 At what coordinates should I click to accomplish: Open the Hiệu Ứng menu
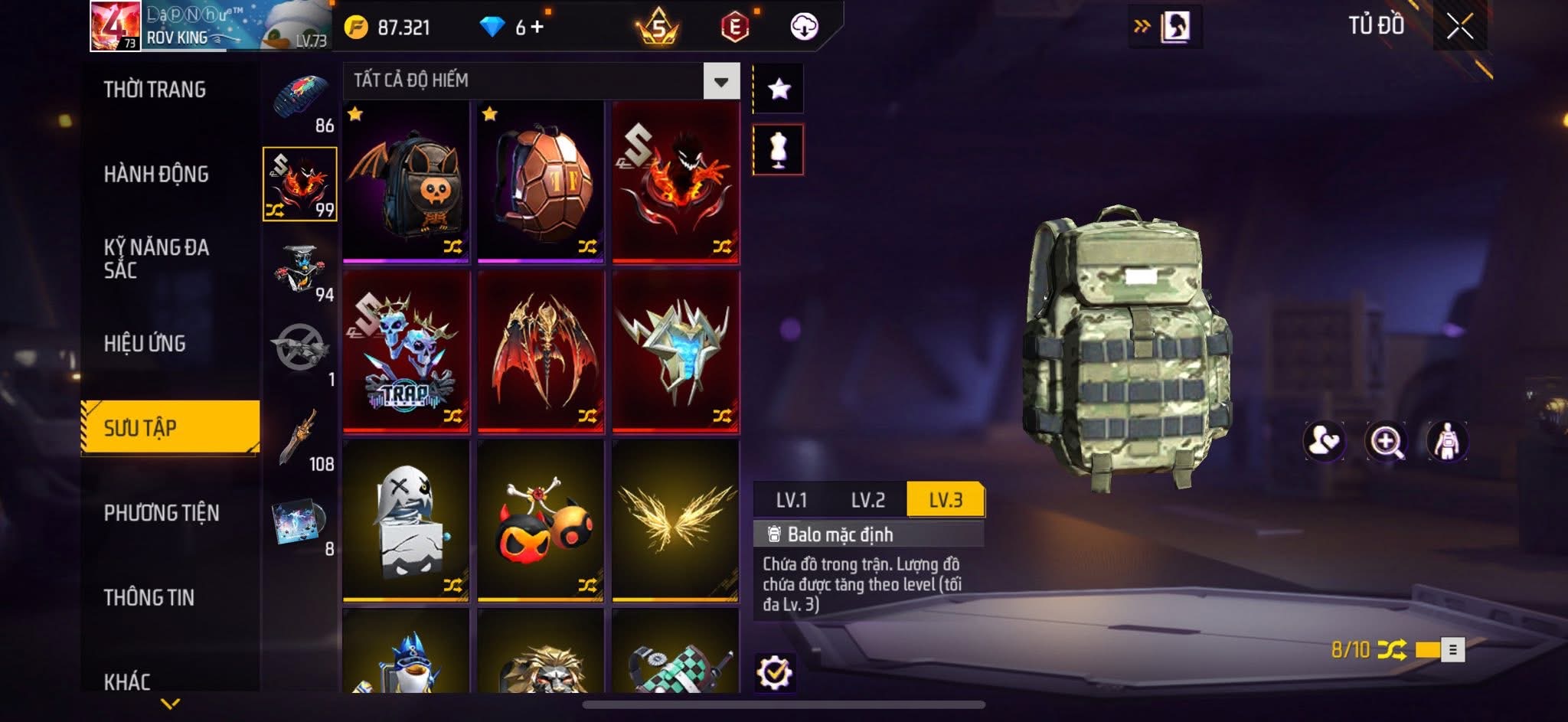(x=145, y=344)
